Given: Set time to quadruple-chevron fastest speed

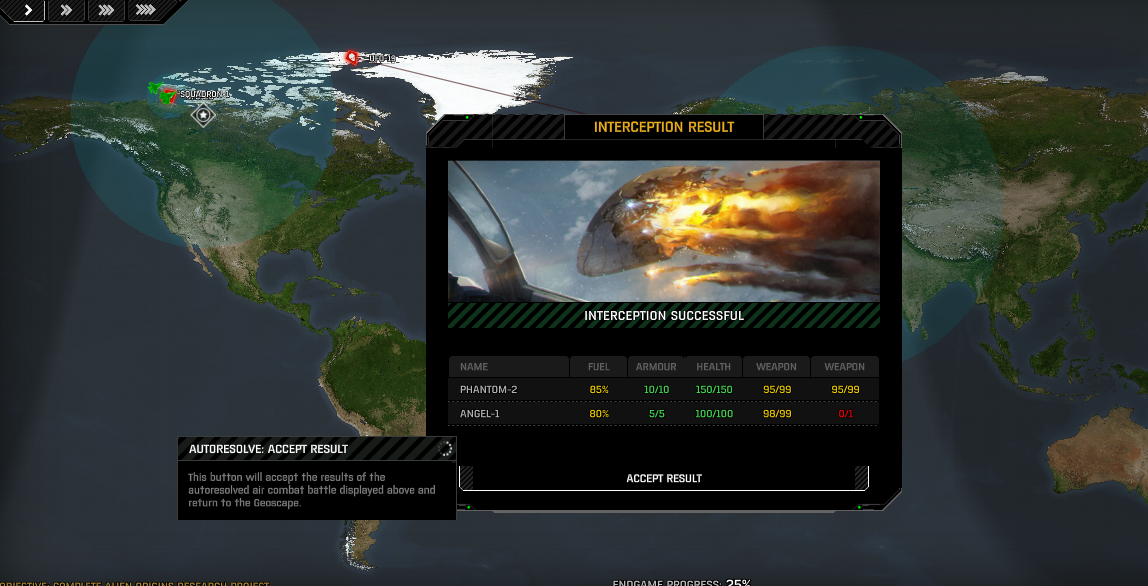Looking at the screenshot, I should (145, 10).
